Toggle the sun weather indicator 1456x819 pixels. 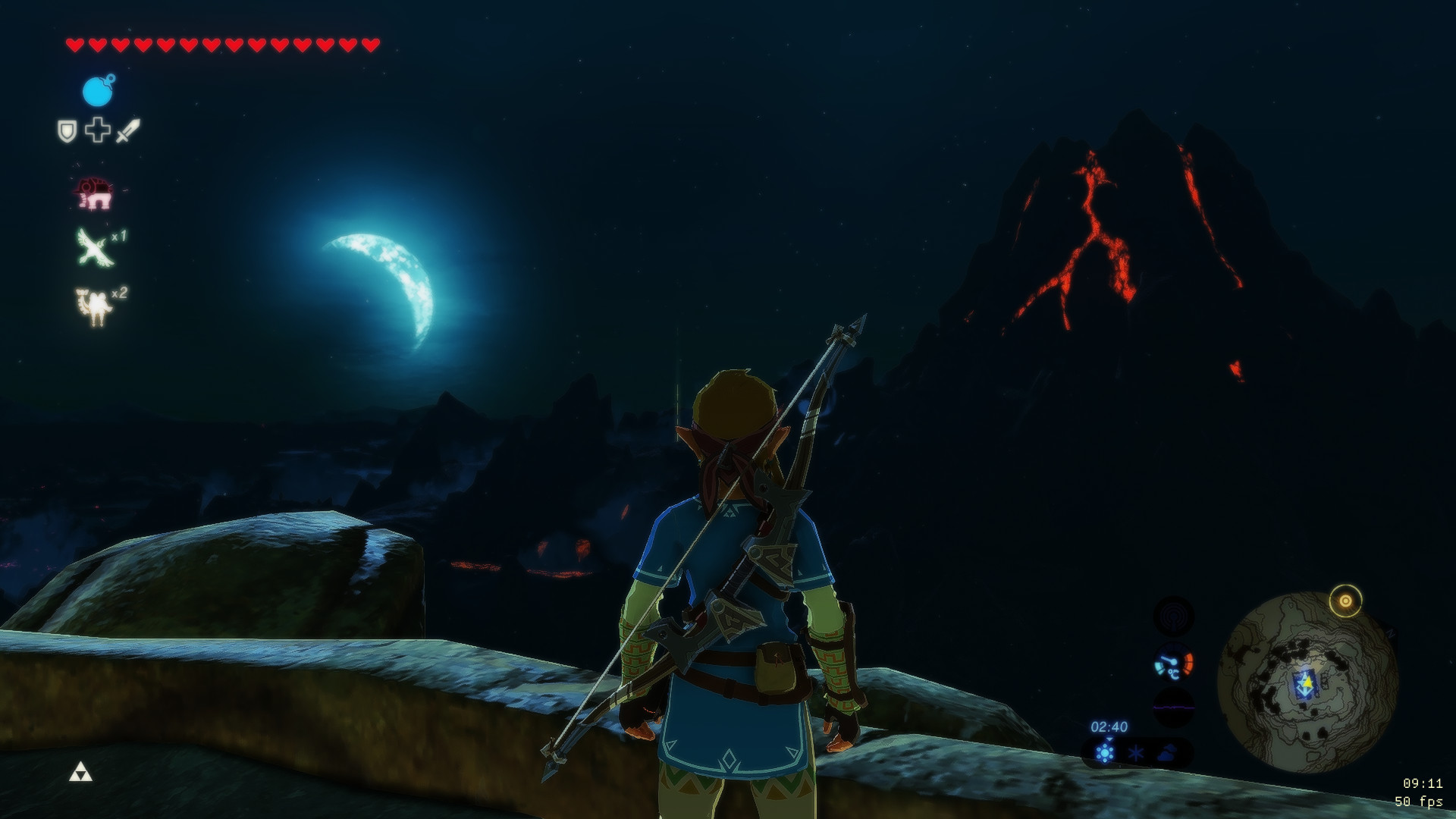point(1105,753)
